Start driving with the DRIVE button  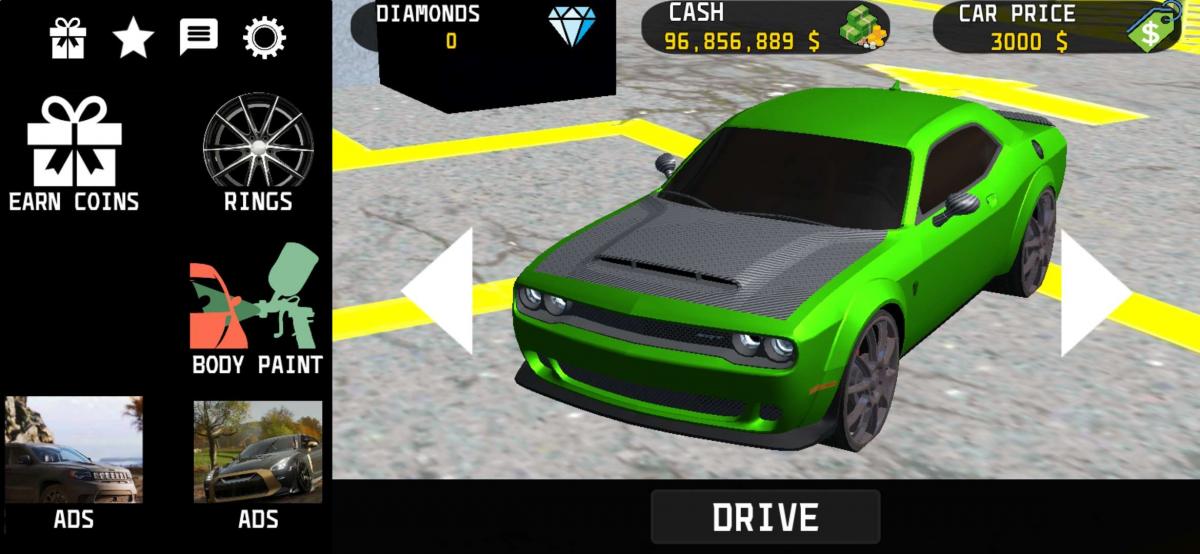click(765, 517)
